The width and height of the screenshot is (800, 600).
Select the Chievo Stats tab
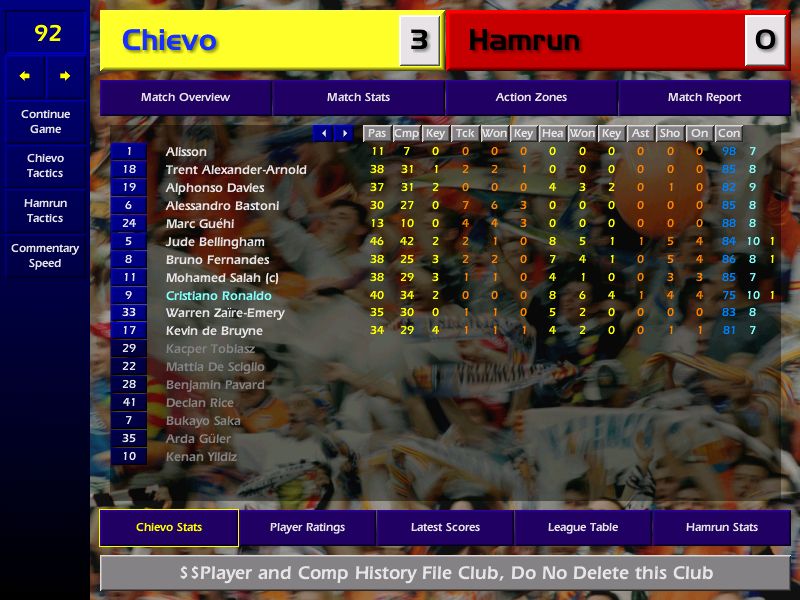169,528
